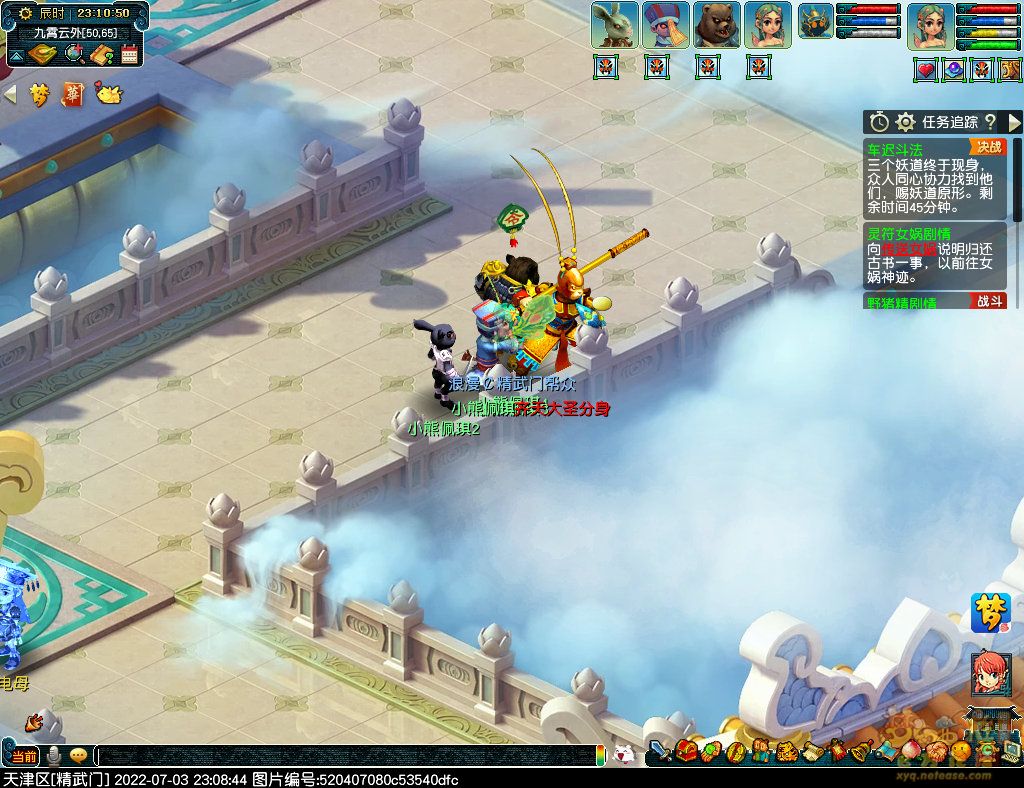Open the red 華 scroll icon
The height and width of the screenshot is (788, 1024).
click(73, 94)
